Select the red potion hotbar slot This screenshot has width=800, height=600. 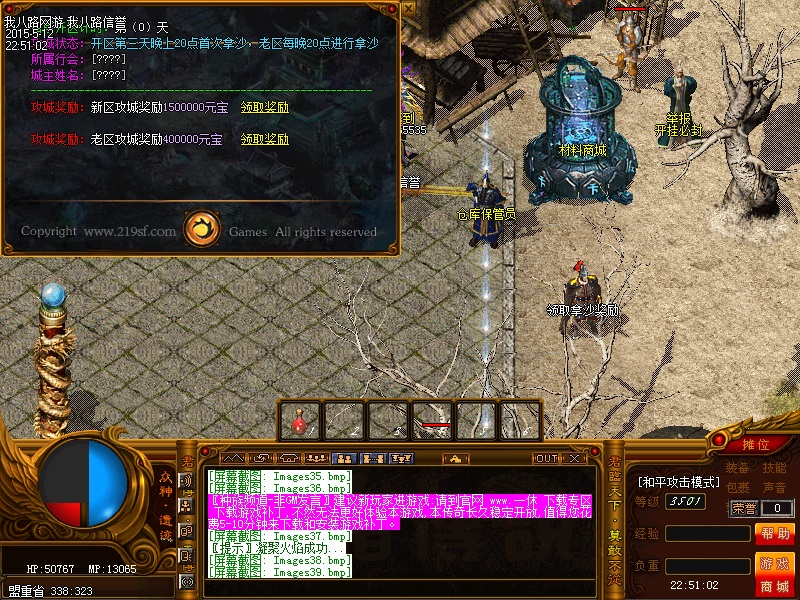tap(299, 421)
